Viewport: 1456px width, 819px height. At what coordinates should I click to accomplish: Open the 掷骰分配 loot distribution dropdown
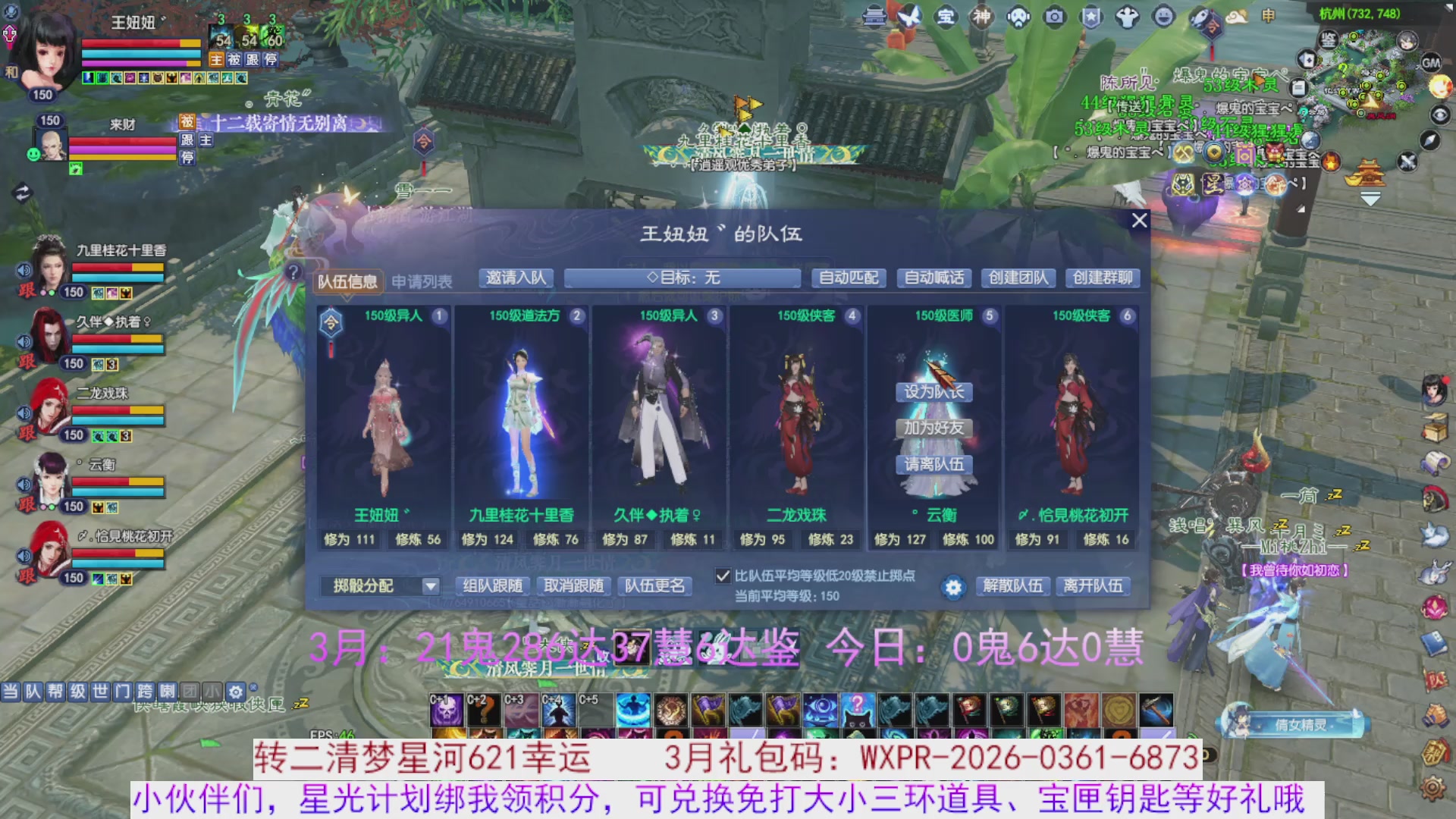click(379, 586)
